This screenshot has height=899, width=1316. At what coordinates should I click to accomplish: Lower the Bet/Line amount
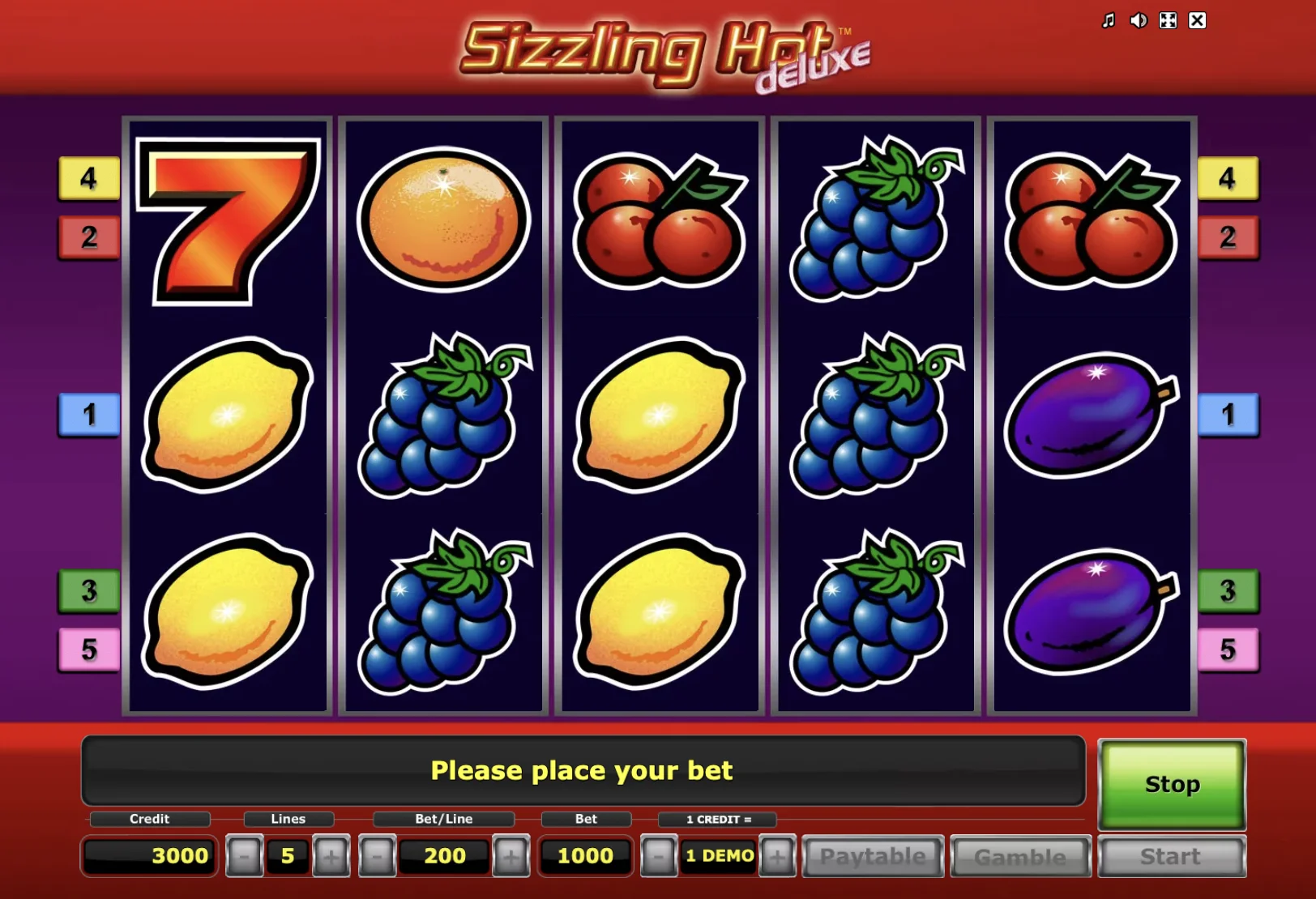coord(377,856)
